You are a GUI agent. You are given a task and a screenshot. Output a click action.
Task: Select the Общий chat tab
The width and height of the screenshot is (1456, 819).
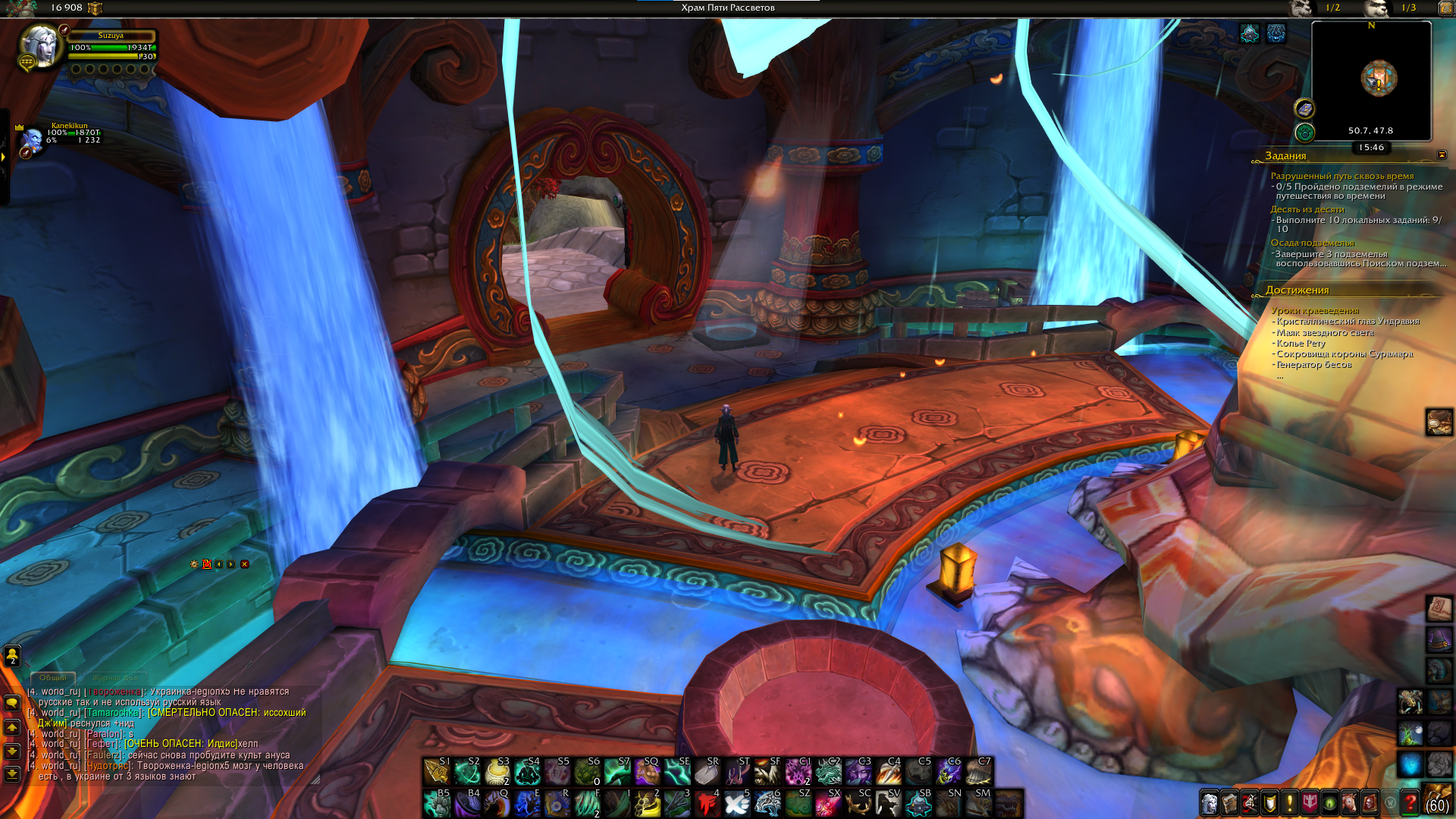(53, 677)
